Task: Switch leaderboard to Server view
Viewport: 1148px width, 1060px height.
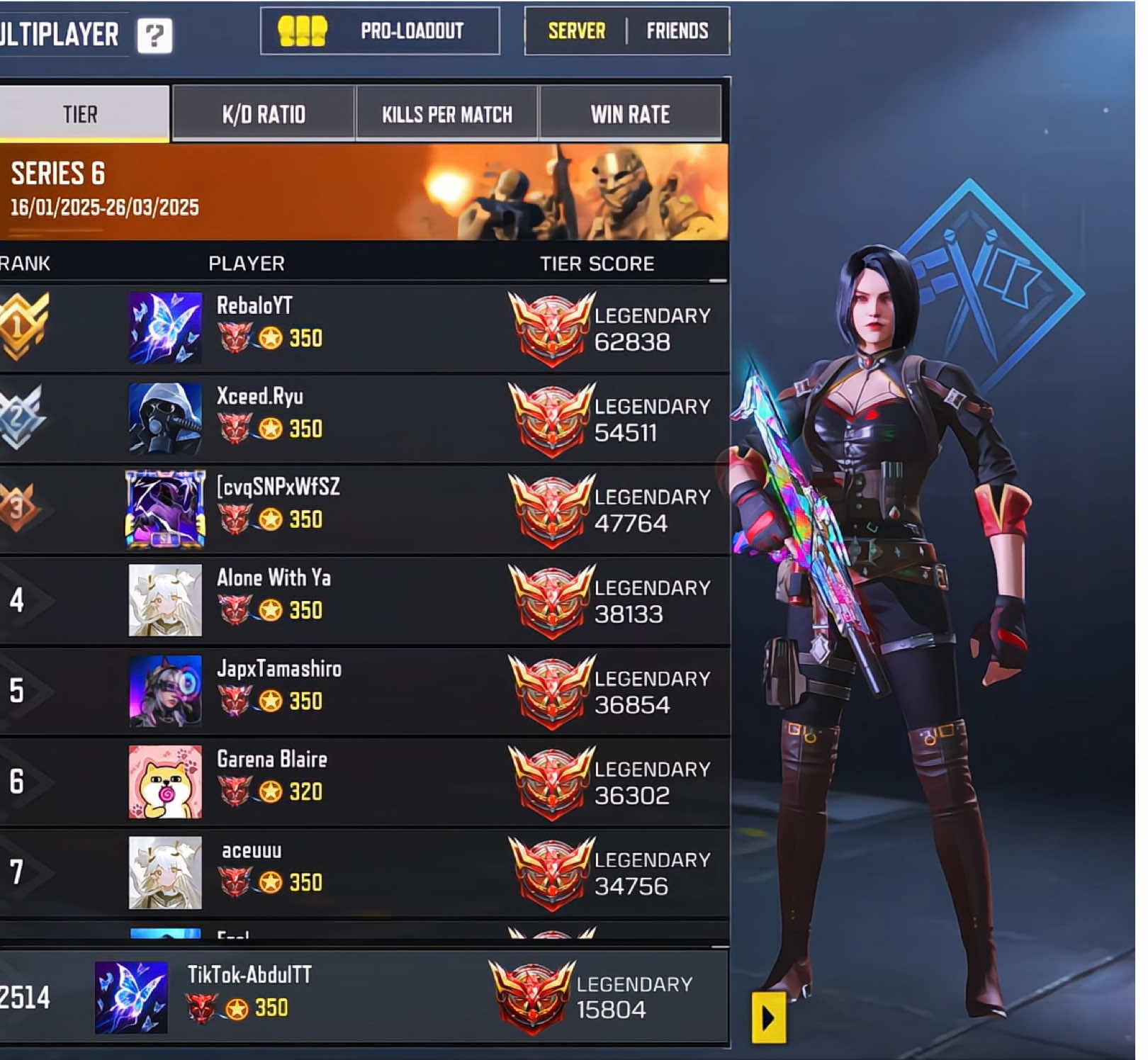Action: [x=576, y=31]
